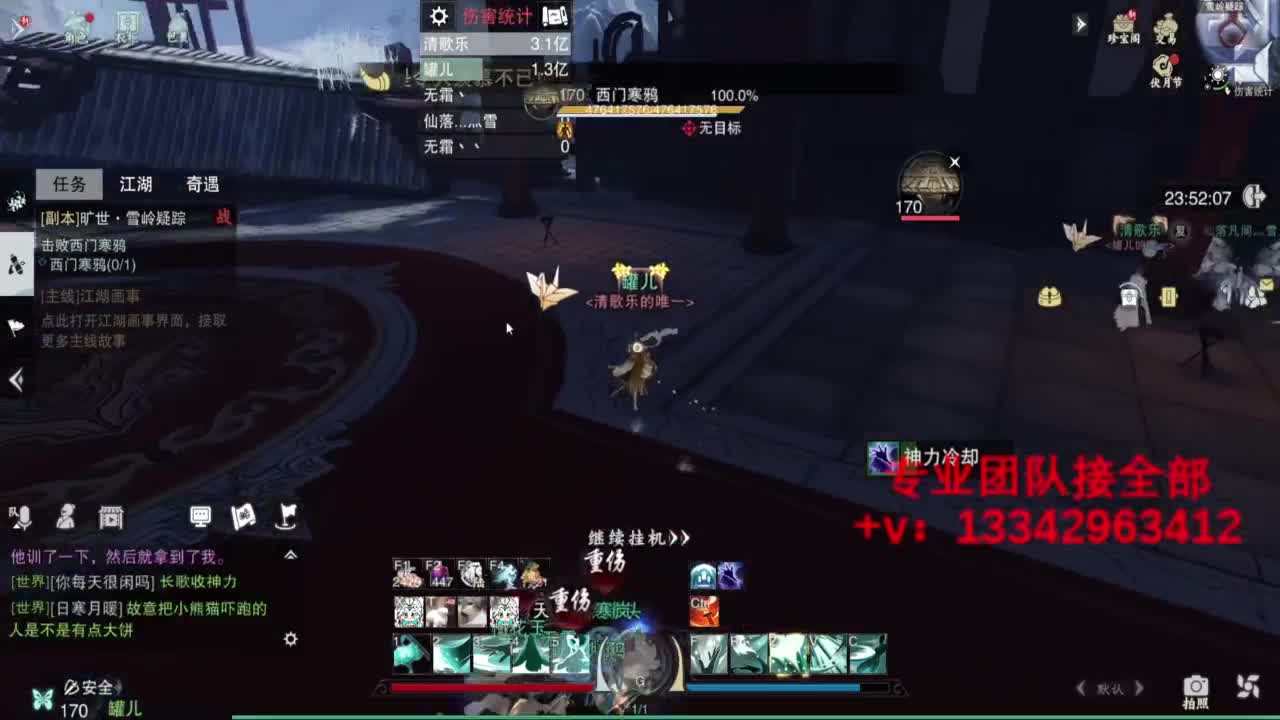Switch to the 江湖 tab
The height and width of the screenshot is (720, 1280).
pyautogui.click(x=137, y=184)
